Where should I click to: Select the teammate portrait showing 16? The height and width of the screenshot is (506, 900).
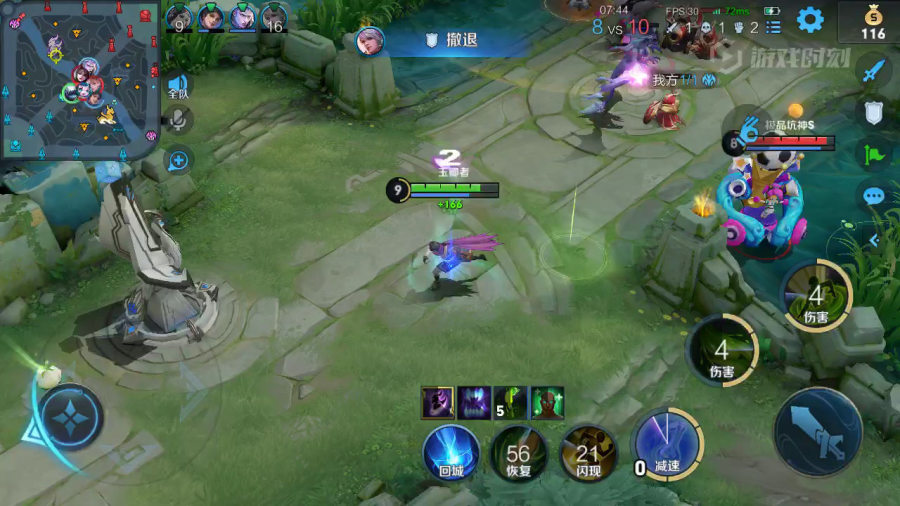pyautogui.click(x=274, y=17)
